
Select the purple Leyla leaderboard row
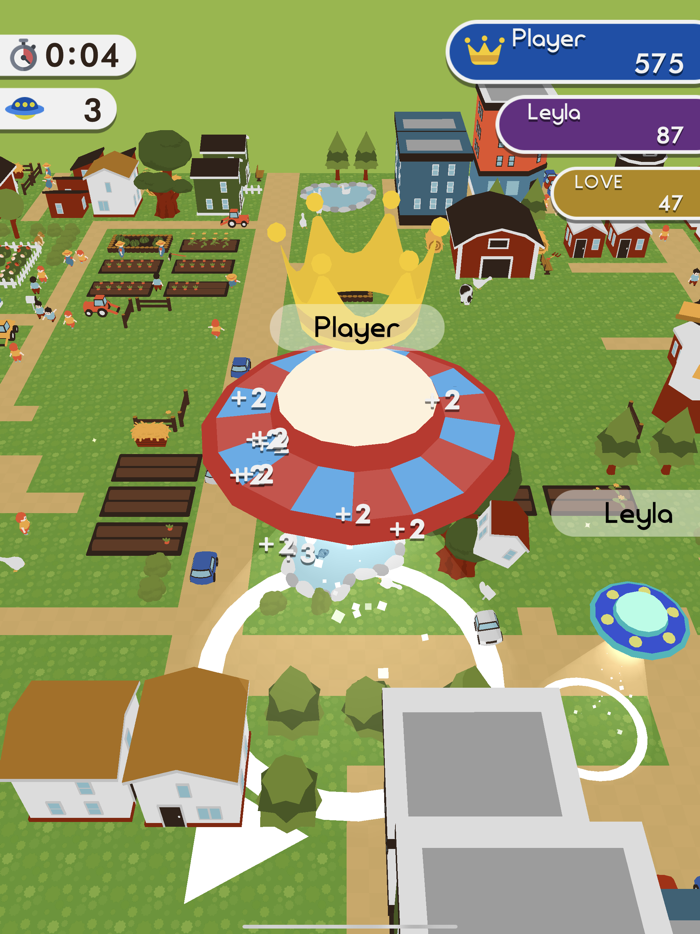pyautogui.click(x=600, y=124)
